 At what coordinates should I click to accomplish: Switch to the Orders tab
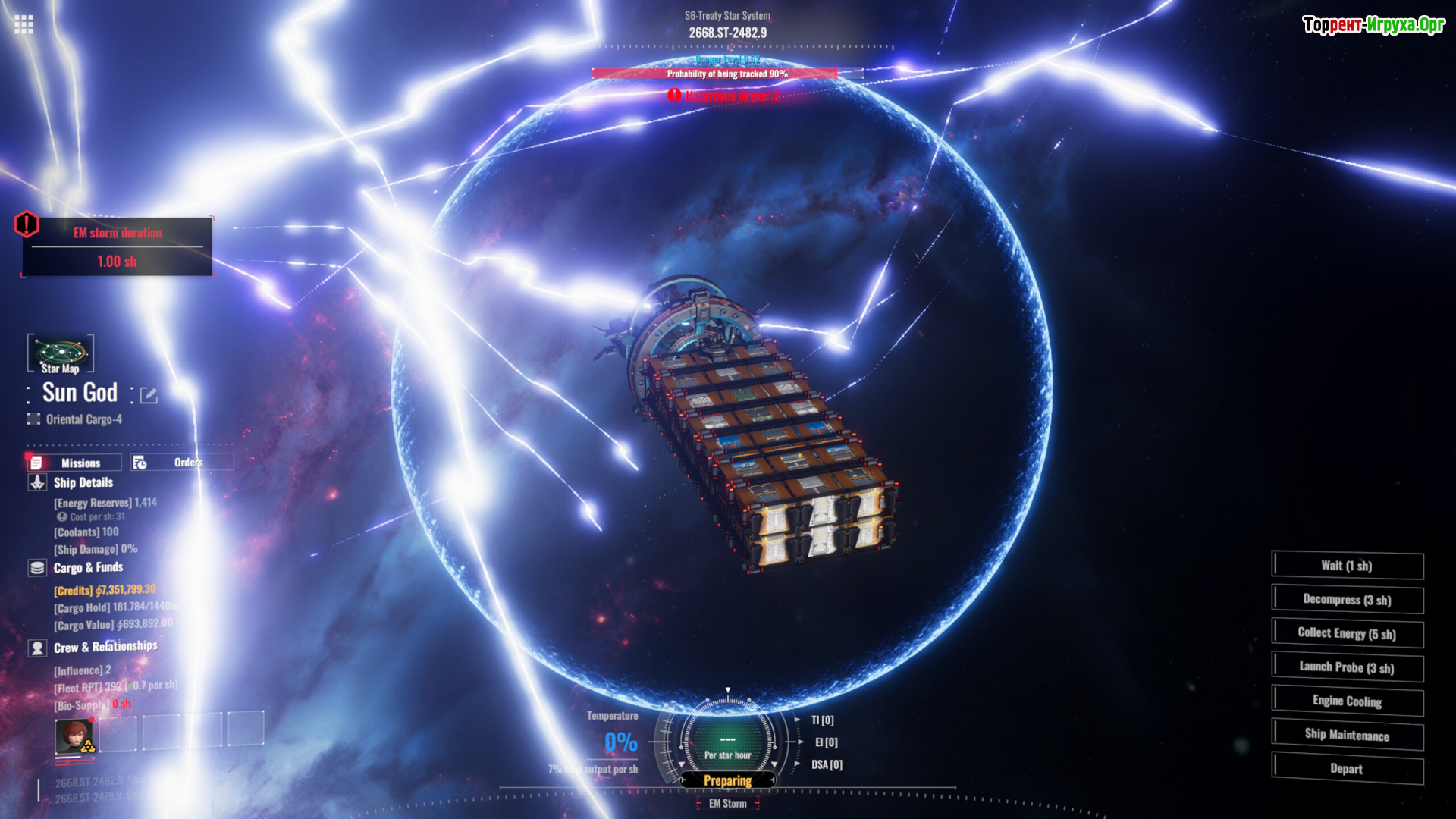coord(181,463)
